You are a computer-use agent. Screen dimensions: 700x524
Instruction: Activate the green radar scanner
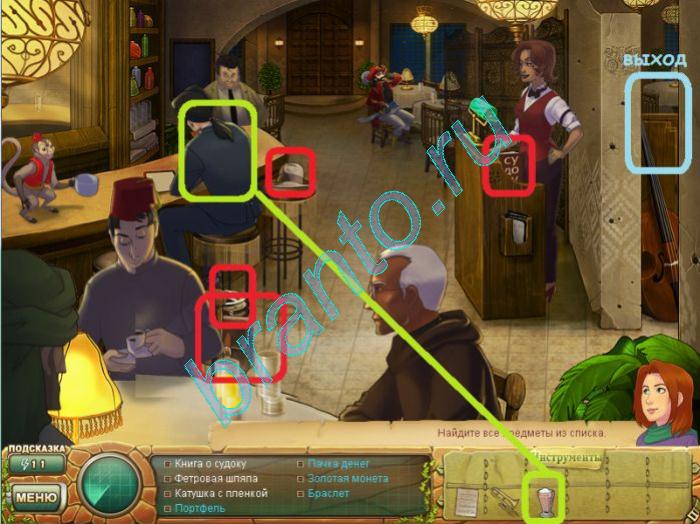click(x=108, y=484)
